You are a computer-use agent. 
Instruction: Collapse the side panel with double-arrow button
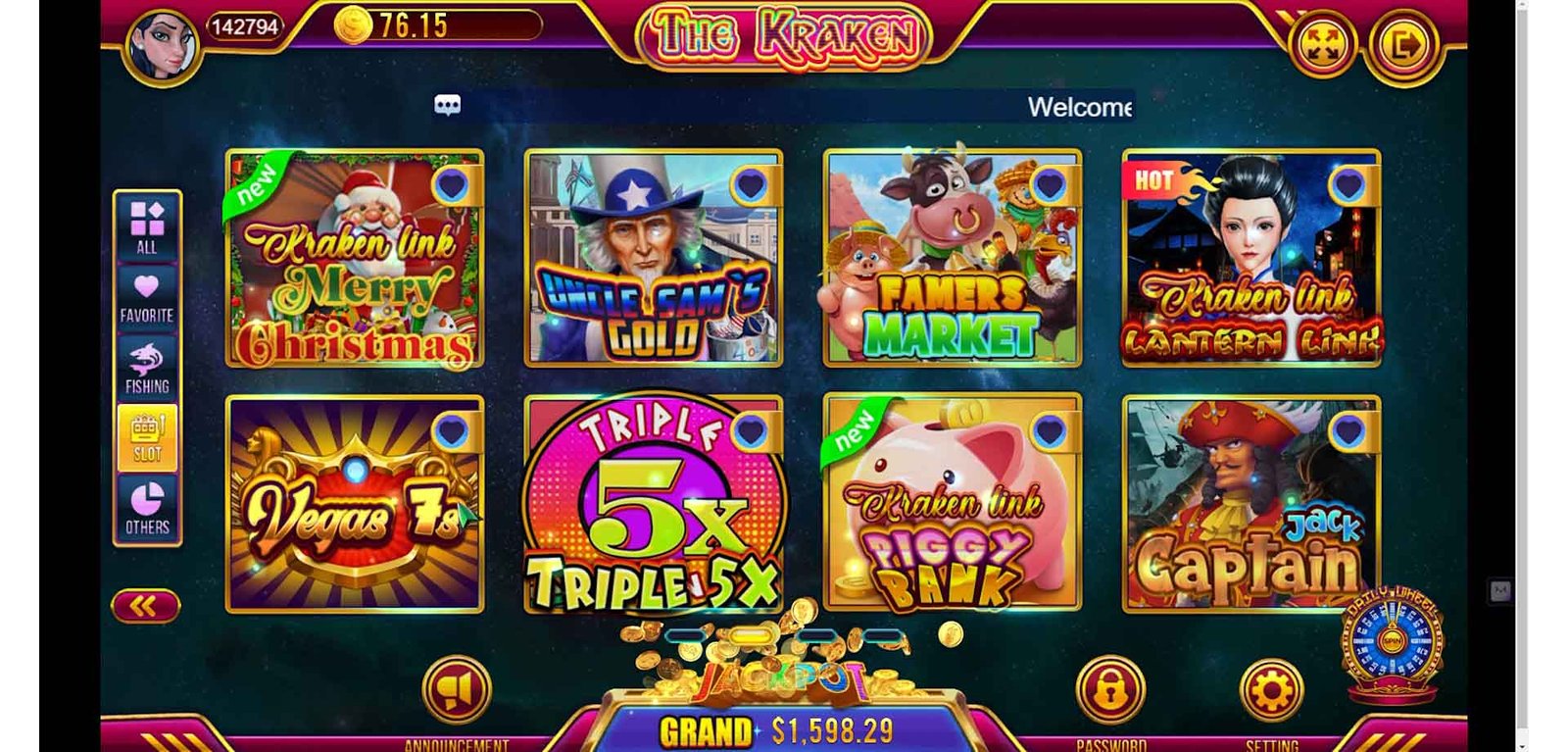145,607
